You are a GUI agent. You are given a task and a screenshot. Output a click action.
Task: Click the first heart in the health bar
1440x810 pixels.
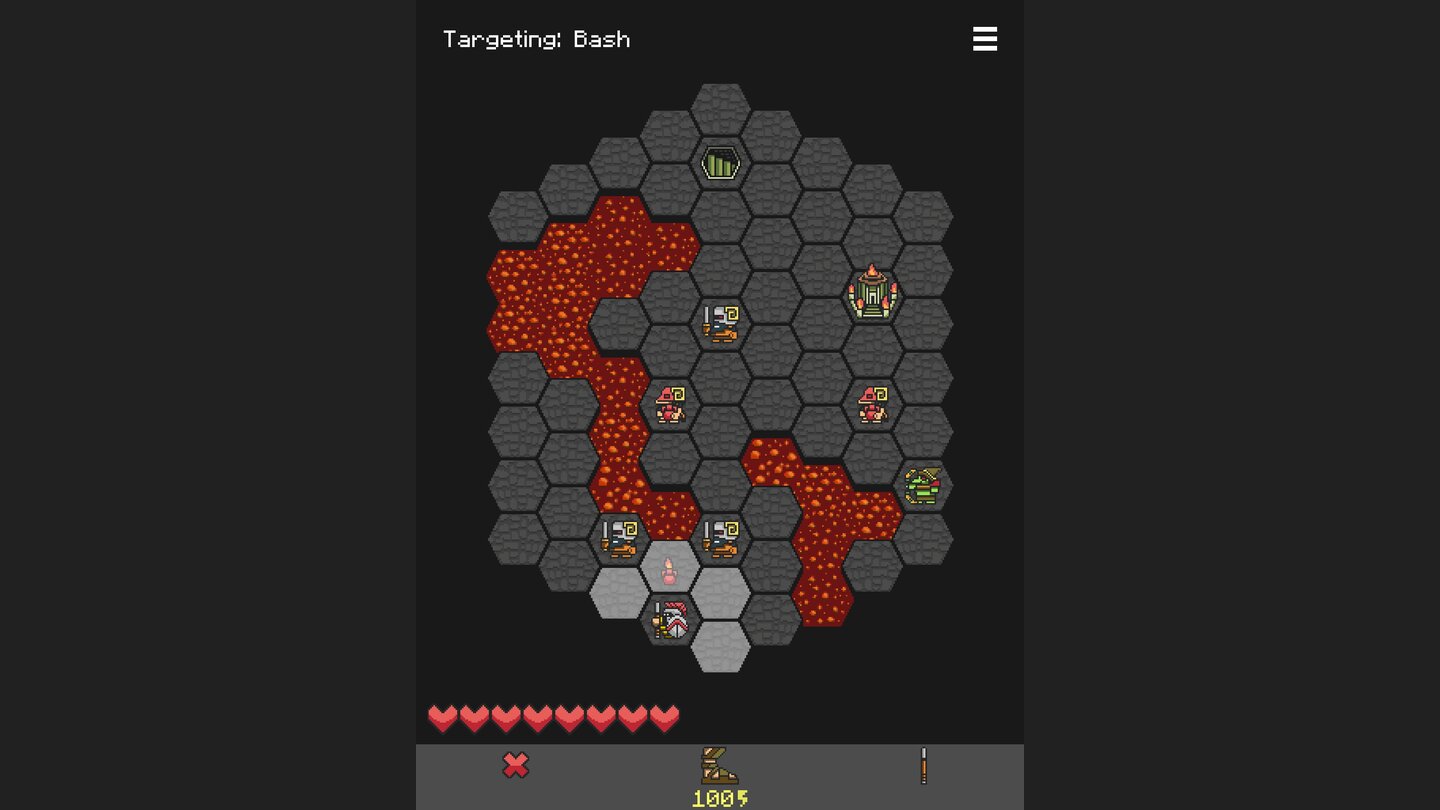[441, 716]
